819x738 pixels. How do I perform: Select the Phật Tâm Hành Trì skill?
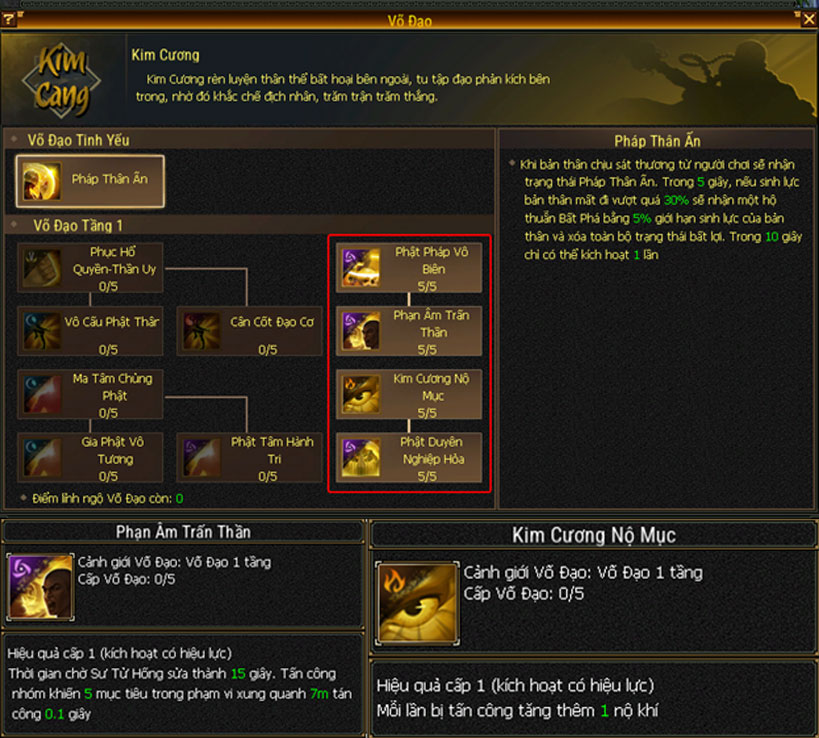pyautogui.click(x=250, y=458)
